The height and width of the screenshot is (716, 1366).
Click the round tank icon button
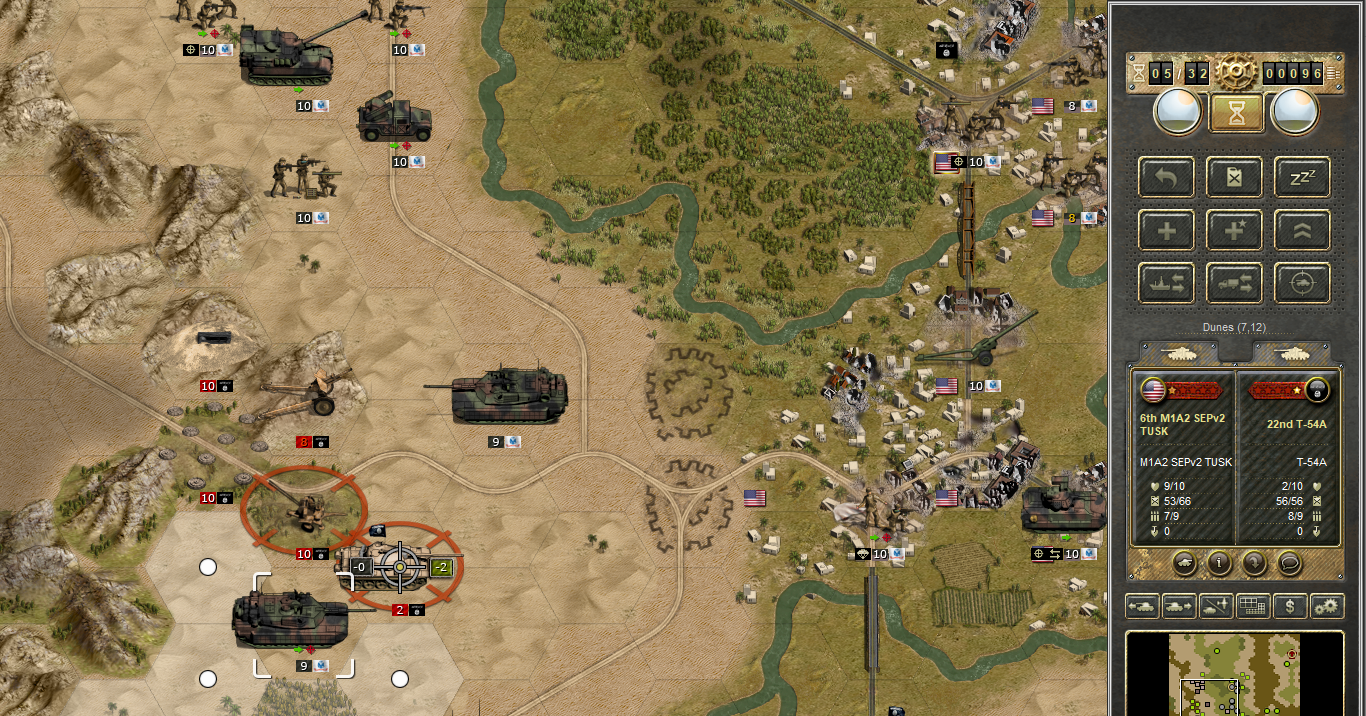tap(1183, 563)
